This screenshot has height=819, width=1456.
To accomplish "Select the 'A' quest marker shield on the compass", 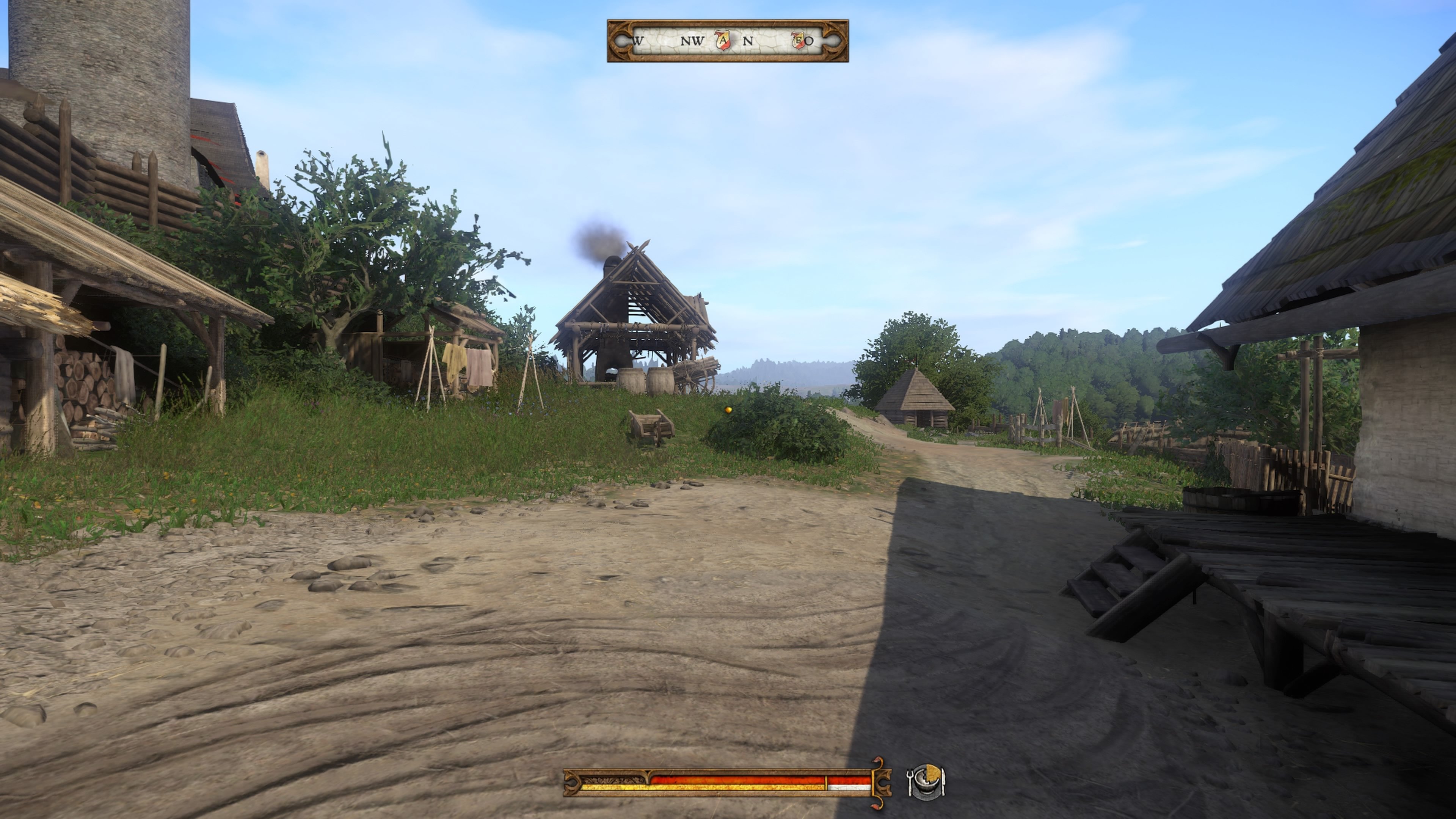I will pyautogui.click(x=723, y=41).
